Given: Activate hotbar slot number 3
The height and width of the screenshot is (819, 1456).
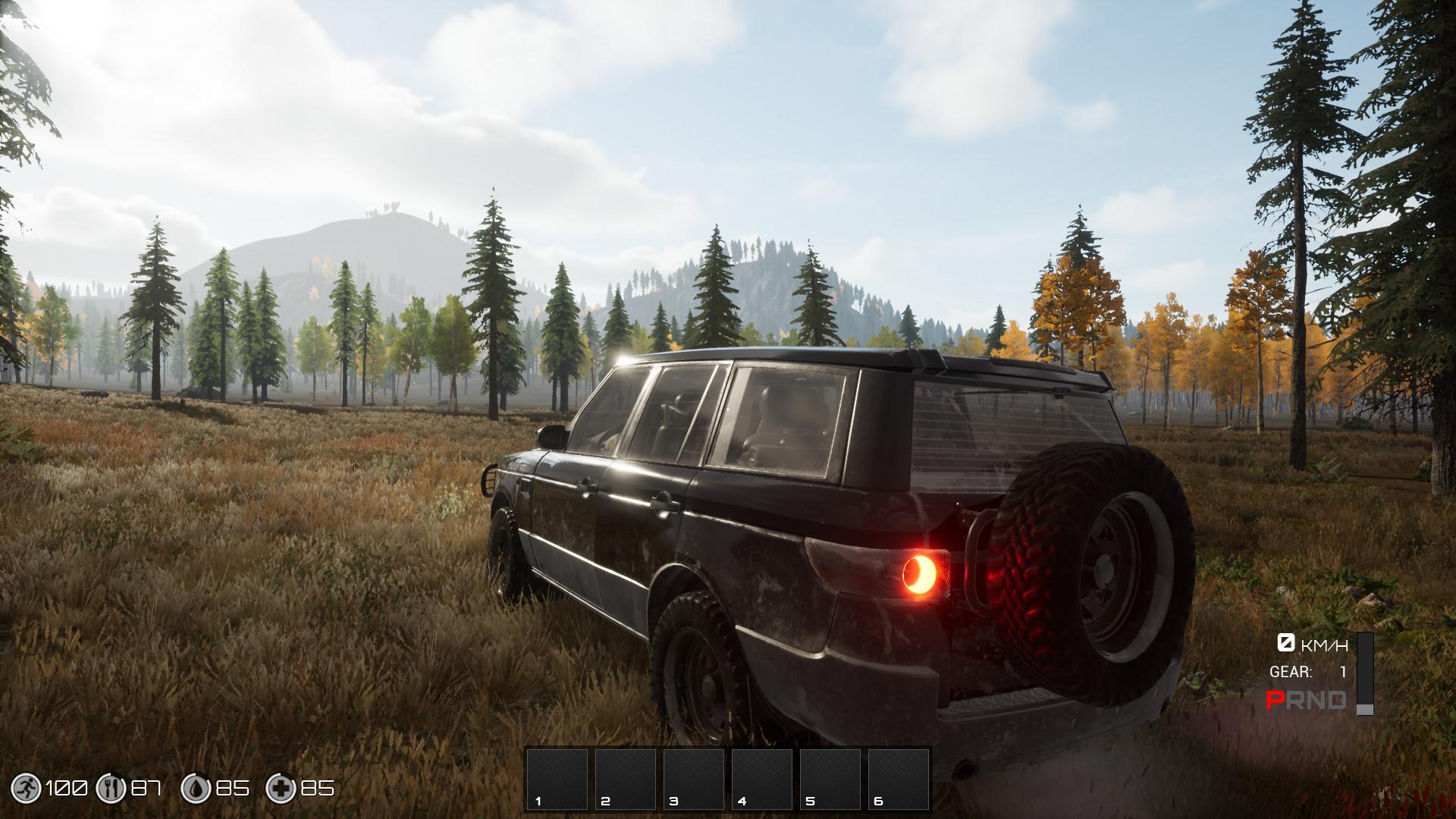Looking at the screenshot, I should point(693,779).
